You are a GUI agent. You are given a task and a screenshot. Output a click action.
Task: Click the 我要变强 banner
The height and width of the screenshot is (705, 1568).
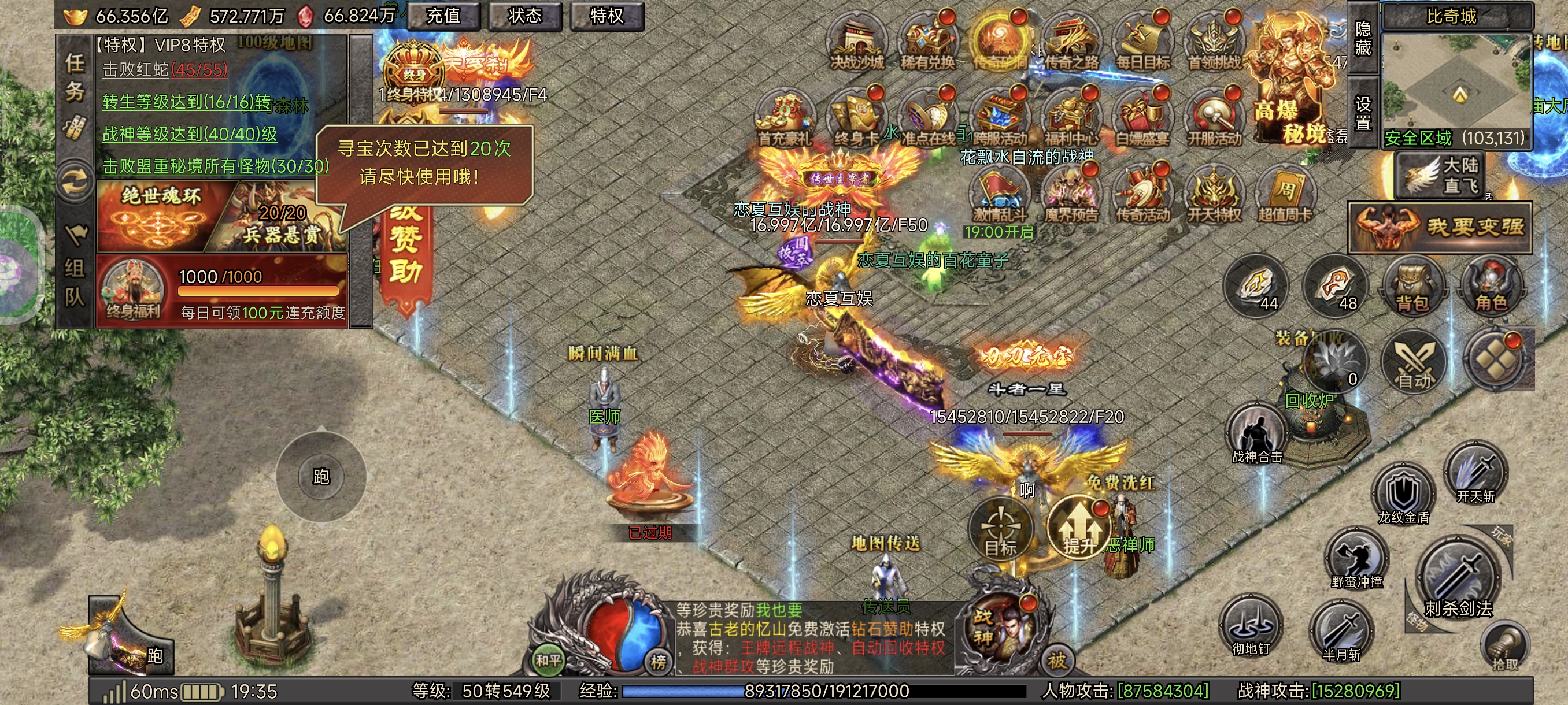pyautogui.click(x=1440, y=228)
